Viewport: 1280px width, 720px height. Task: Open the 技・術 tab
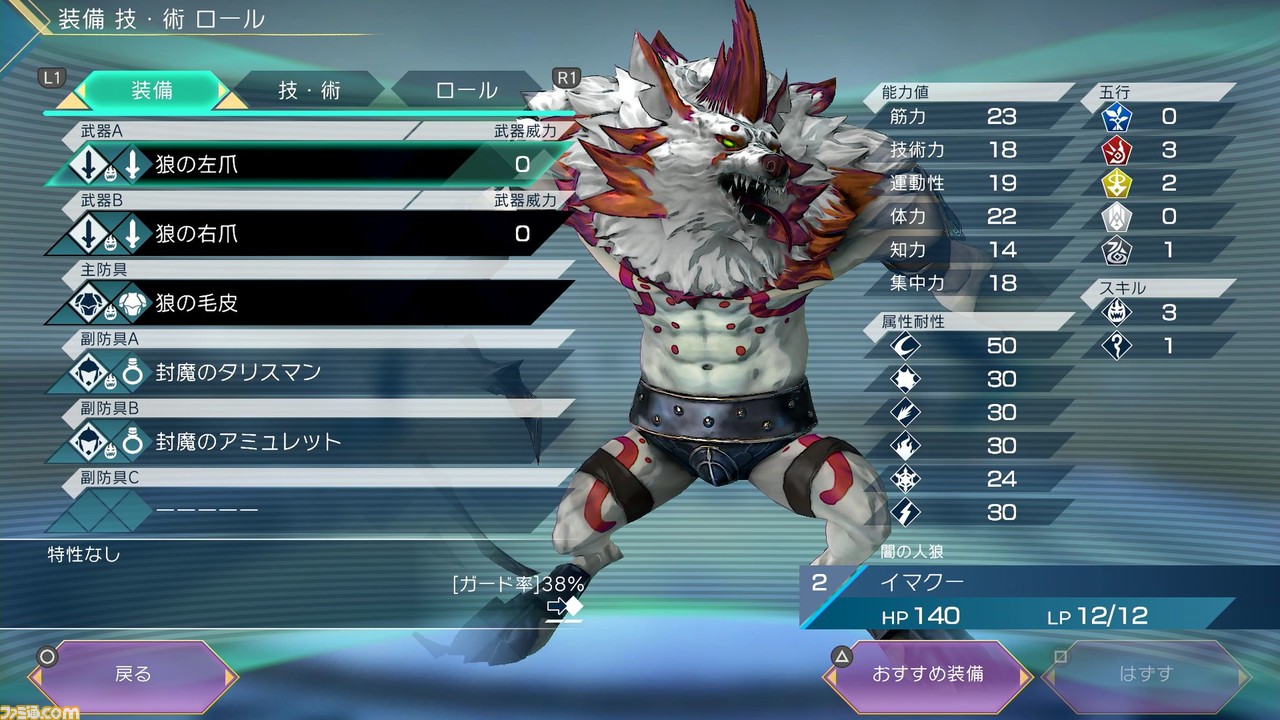pyautogui.click(x=309, y=90)
